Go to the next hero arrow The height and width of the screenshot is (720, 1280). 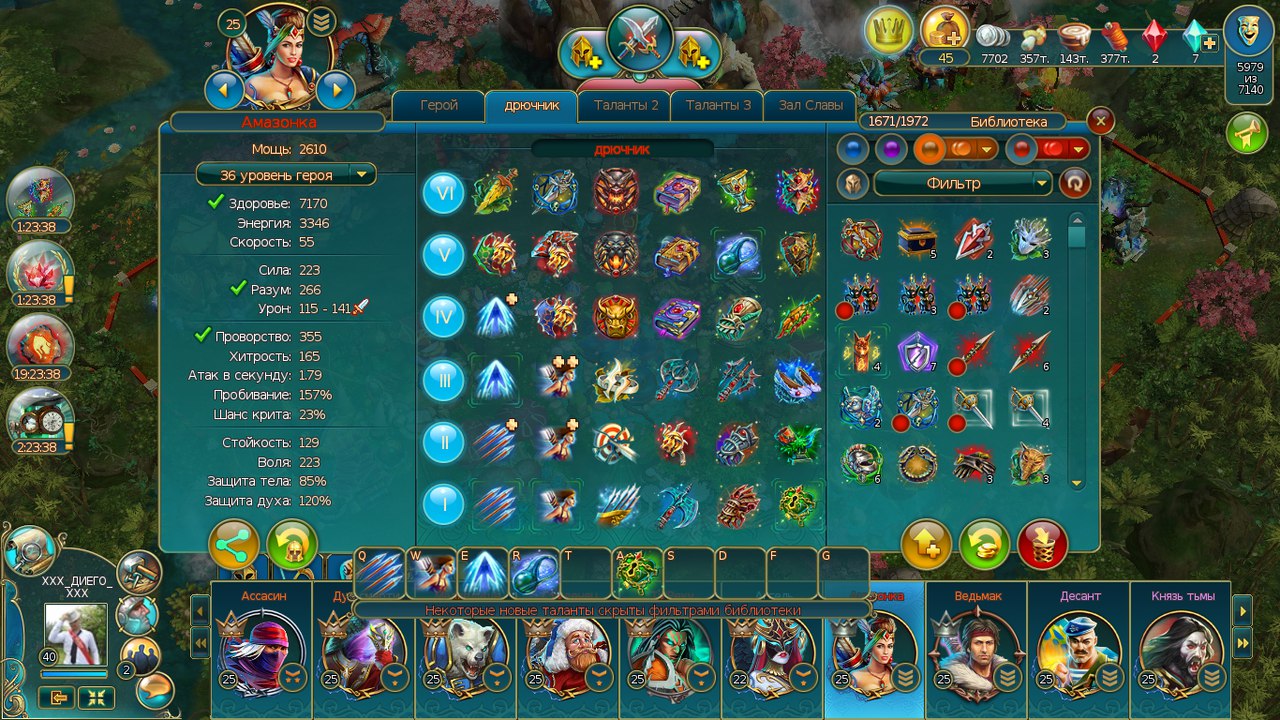click(x=336, y=91)
